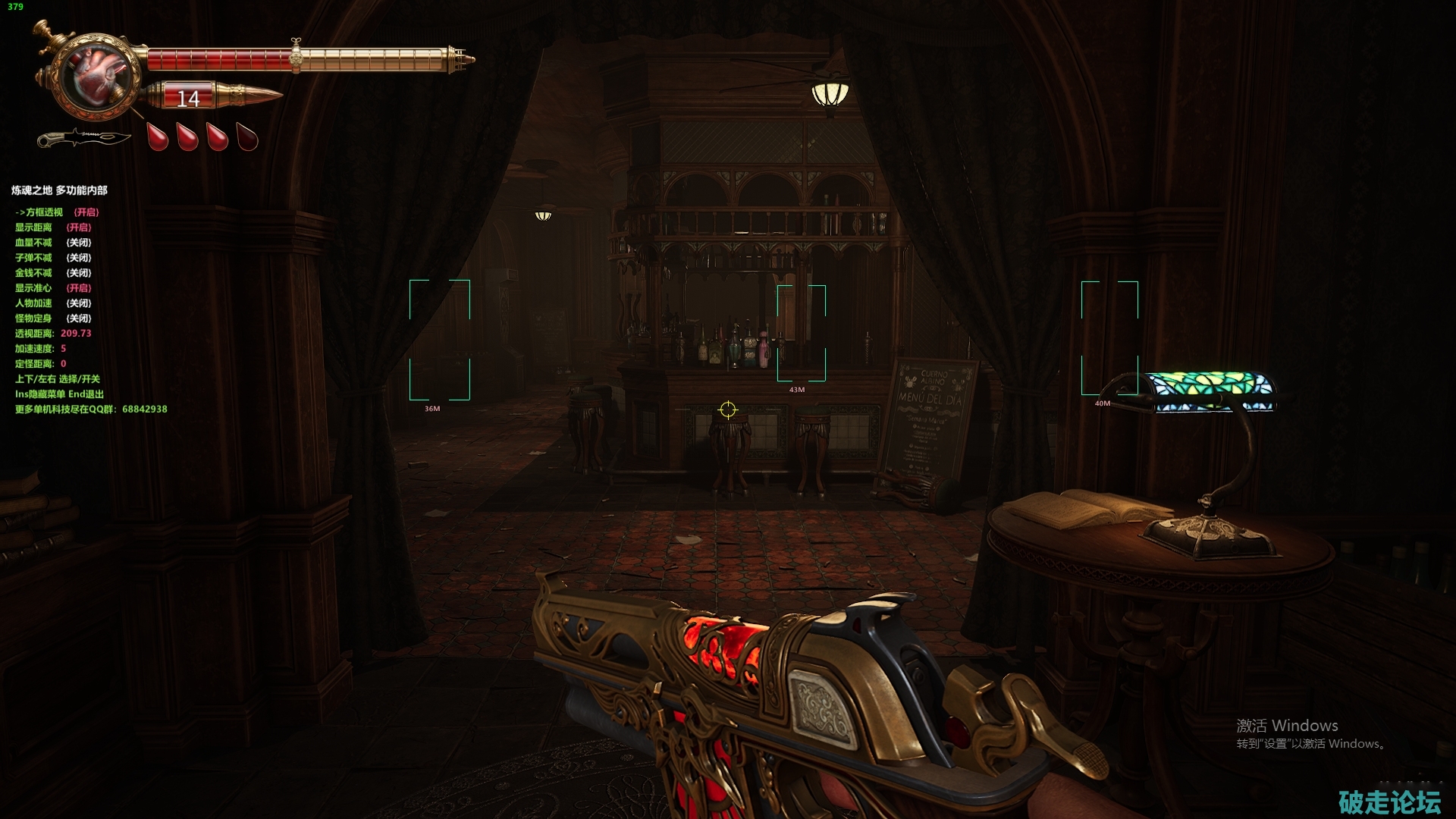Enable the 子弹不减 infinite ammo option

(52, 258)
